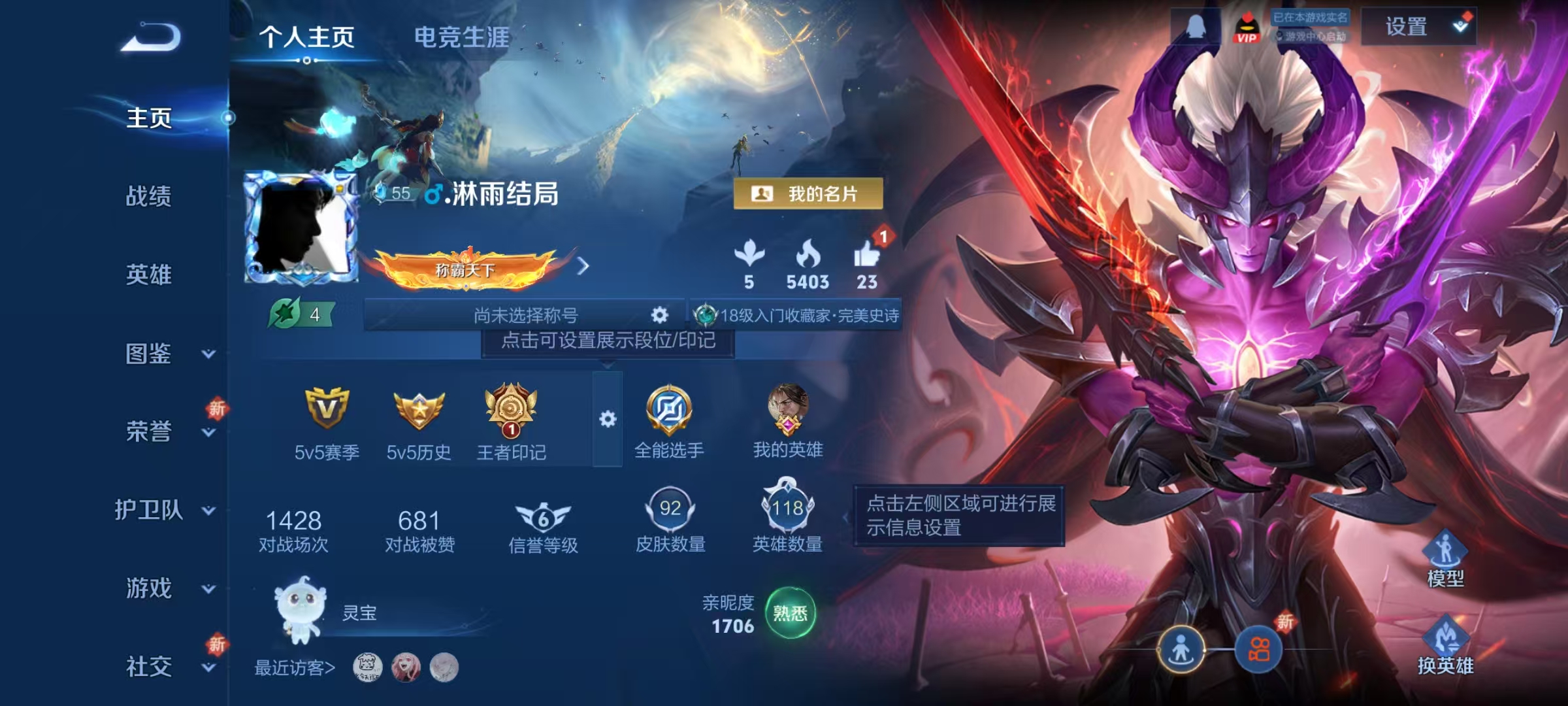Open the 英雄数量 118 heroes icon
Viewport: 1568px width, 706px height.
(x=790, y=507)
